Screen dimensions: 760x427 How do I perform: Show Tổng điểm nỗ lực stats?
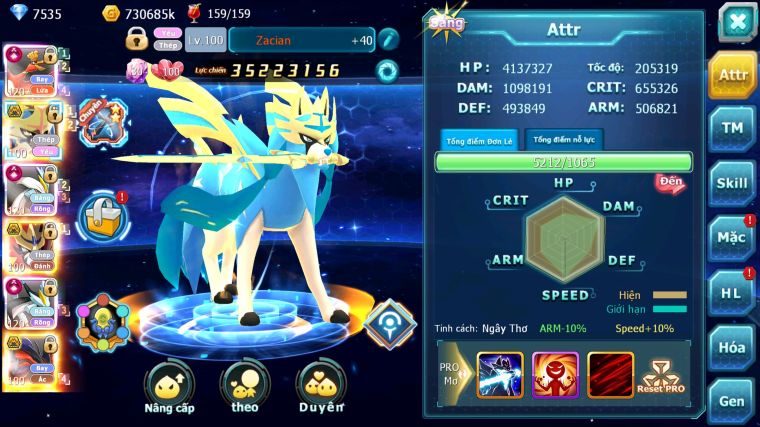pyautogui.click(x=565, y=141)
